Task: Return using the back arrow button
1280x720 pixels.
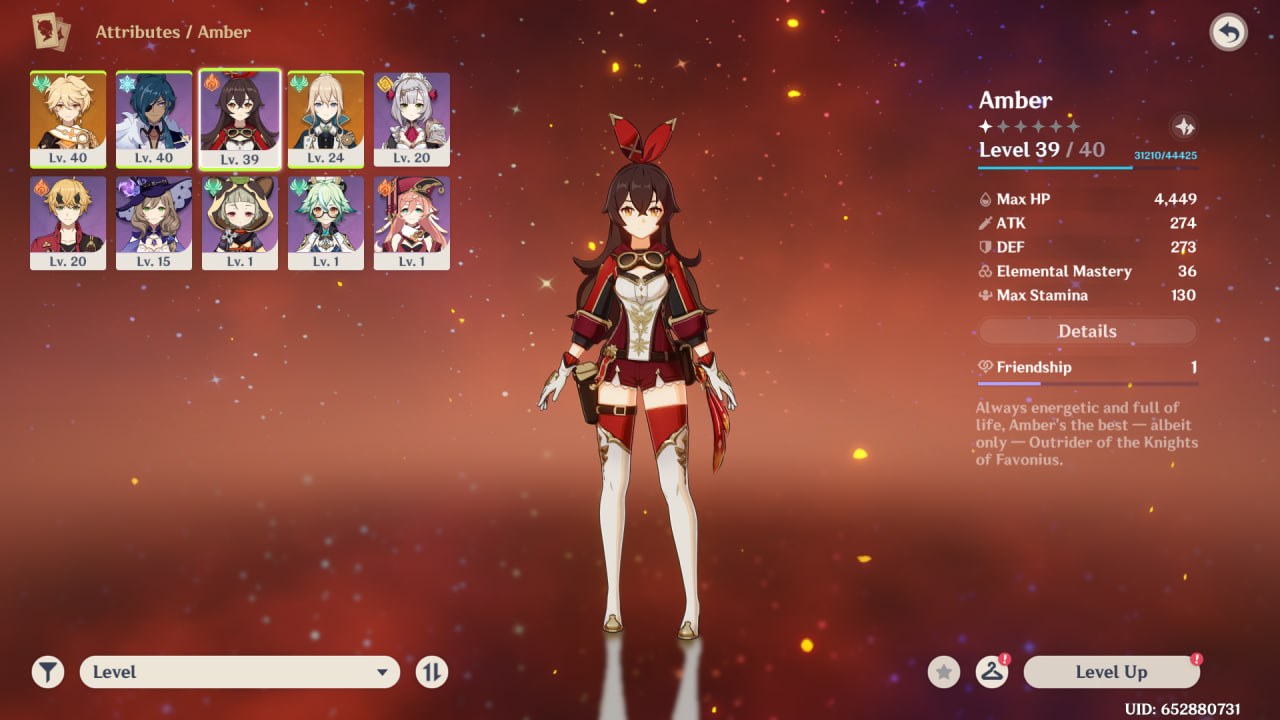Action: point(1228,33)
